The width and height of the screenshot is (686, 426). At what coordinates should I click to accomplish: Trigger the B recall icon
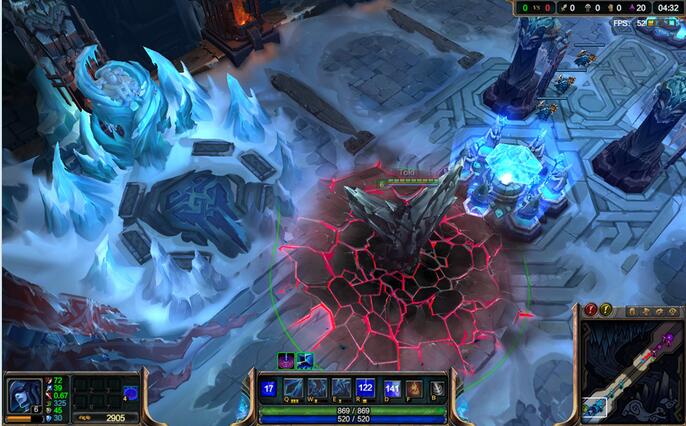coord(437,388)
